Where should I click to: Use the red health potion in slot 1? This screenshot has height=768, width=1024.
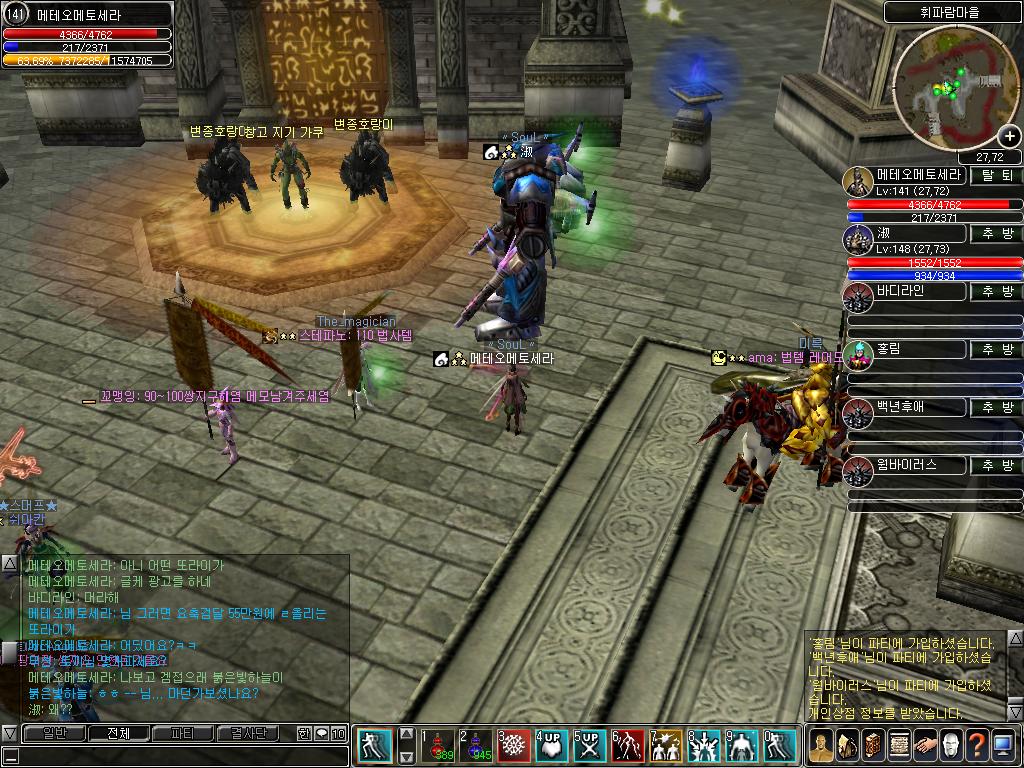click(436, 745)
